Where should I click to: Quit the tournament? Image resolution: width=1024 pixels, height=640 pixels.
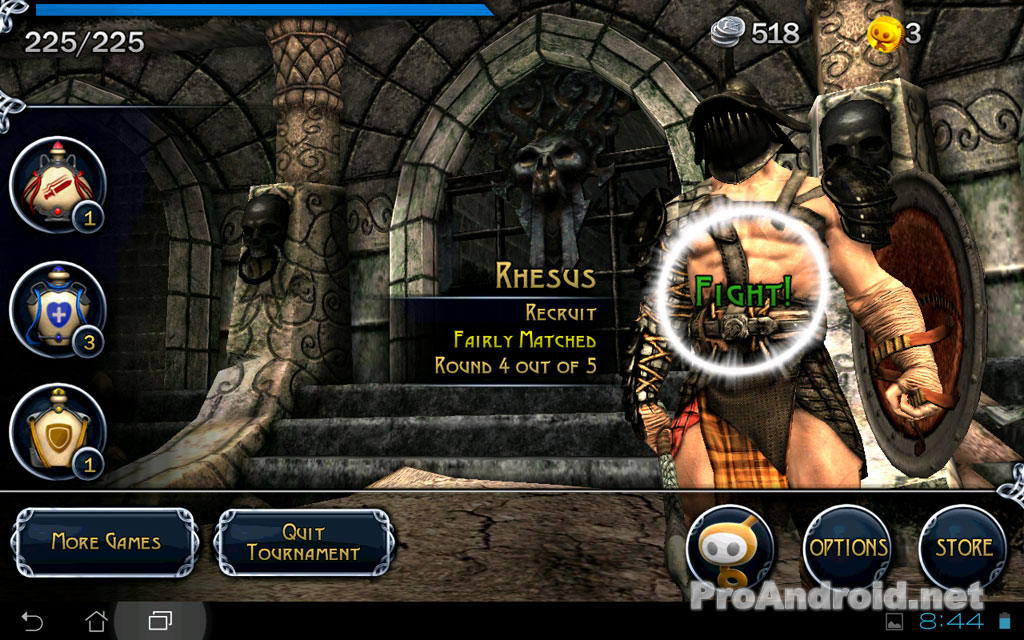click(304, 542)
